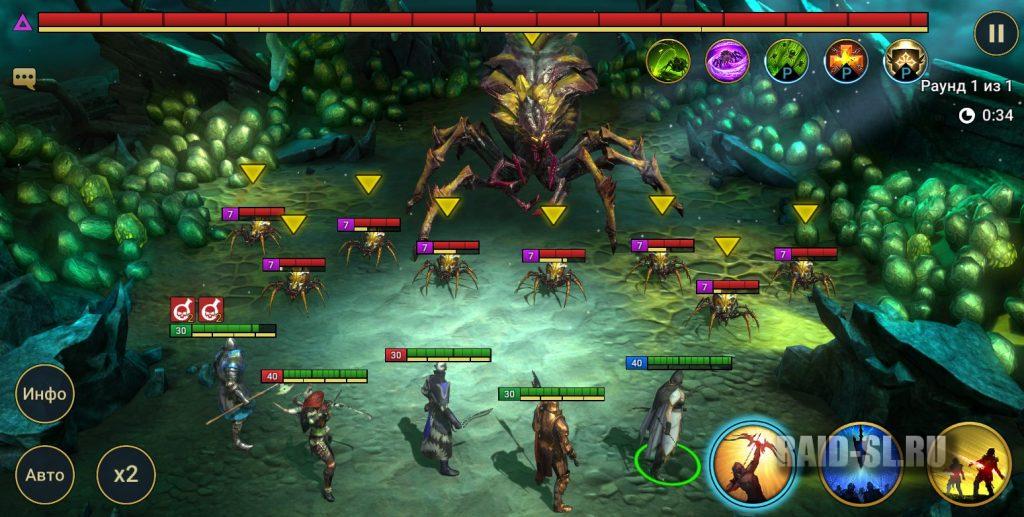
Task: Check the orange cross passive skill
Action: coord(846,60)
